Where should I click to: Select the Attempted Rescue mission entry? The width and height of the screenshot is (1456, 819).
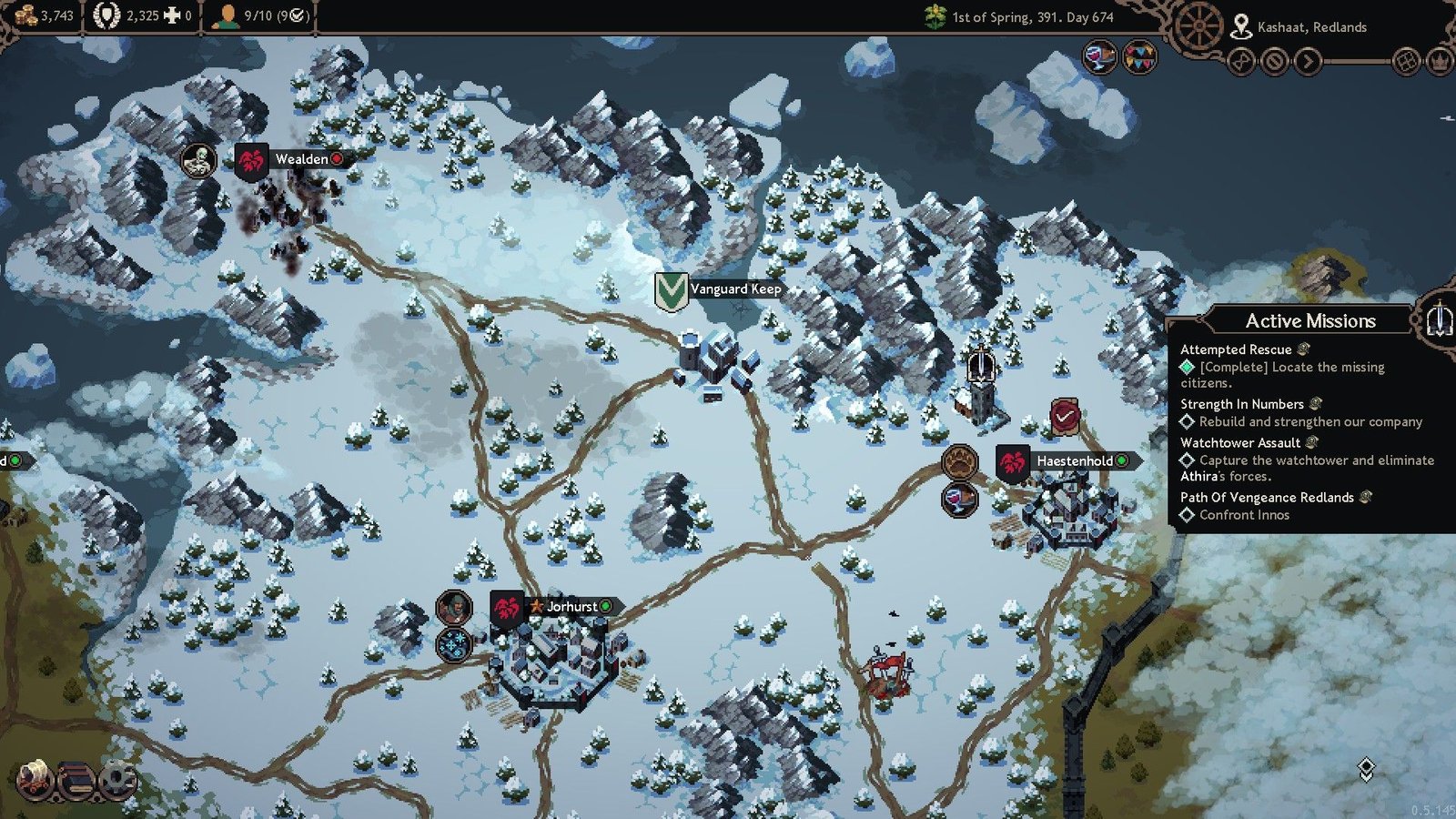[1236, 349]
